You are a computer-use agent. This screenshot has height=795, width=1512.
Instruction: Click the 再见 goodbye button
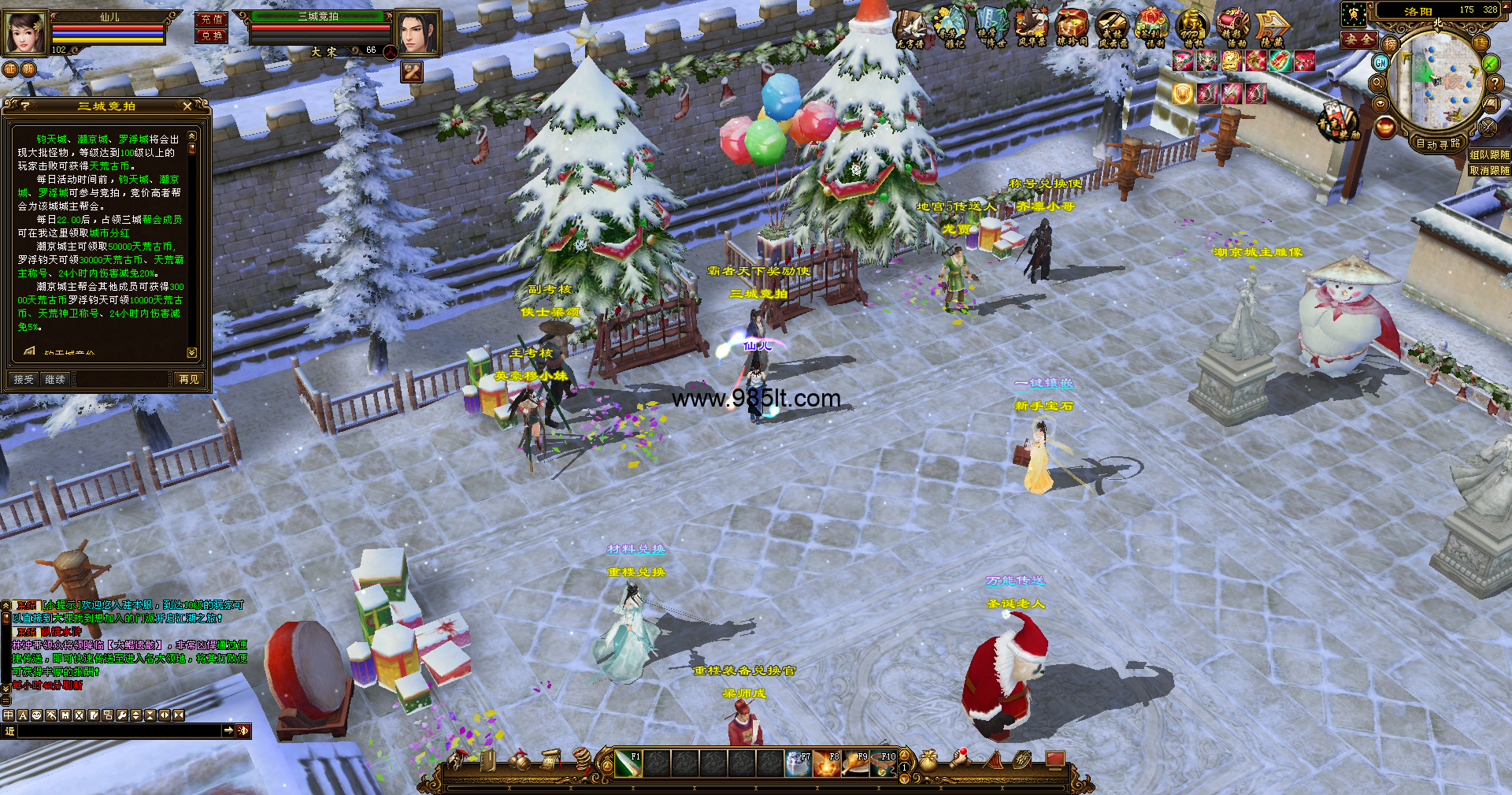tap(189, 379)
